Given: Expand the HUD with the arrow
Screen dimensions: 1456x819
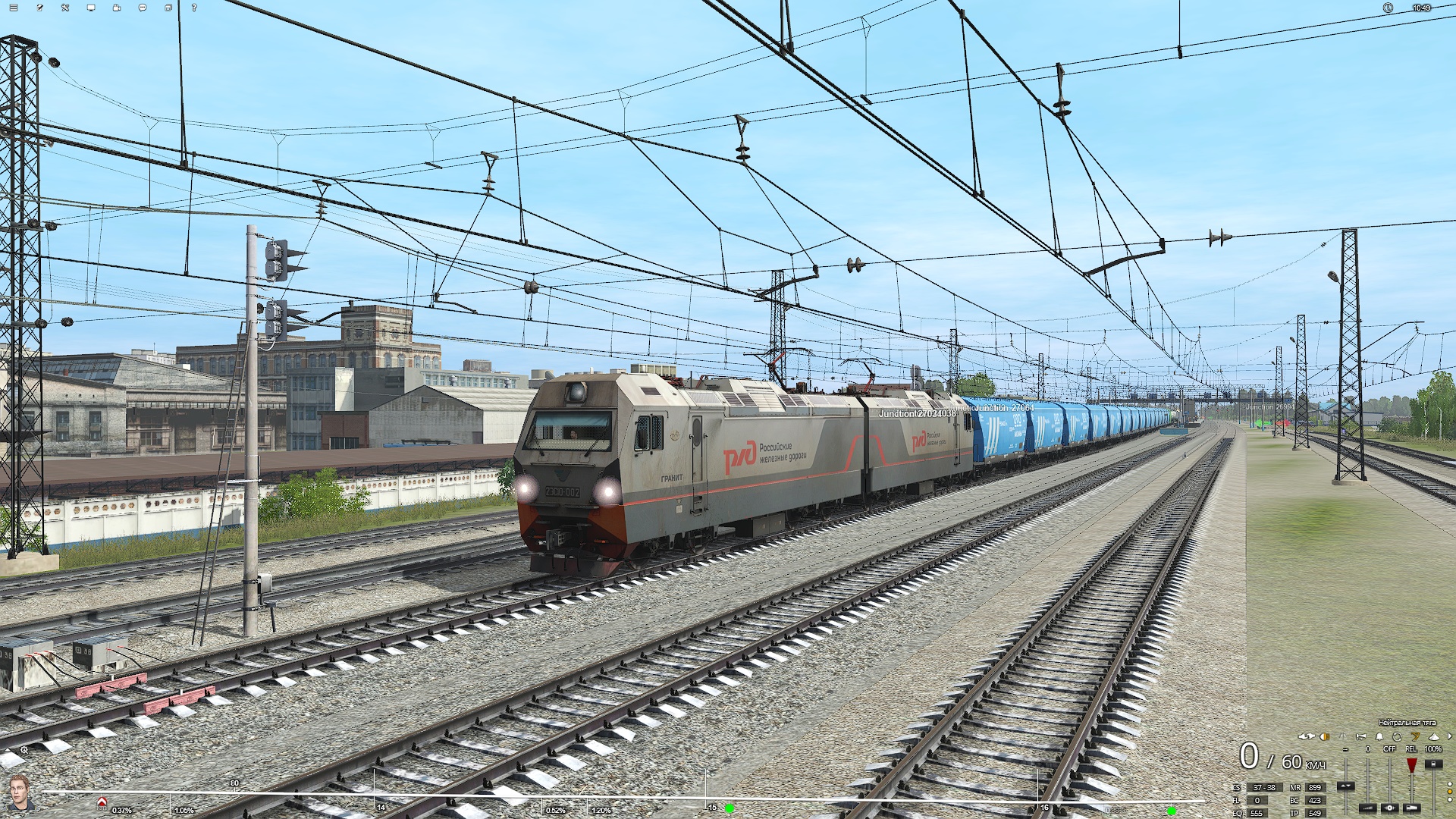Looking at the screenshot, I should tap(1449, 736).
